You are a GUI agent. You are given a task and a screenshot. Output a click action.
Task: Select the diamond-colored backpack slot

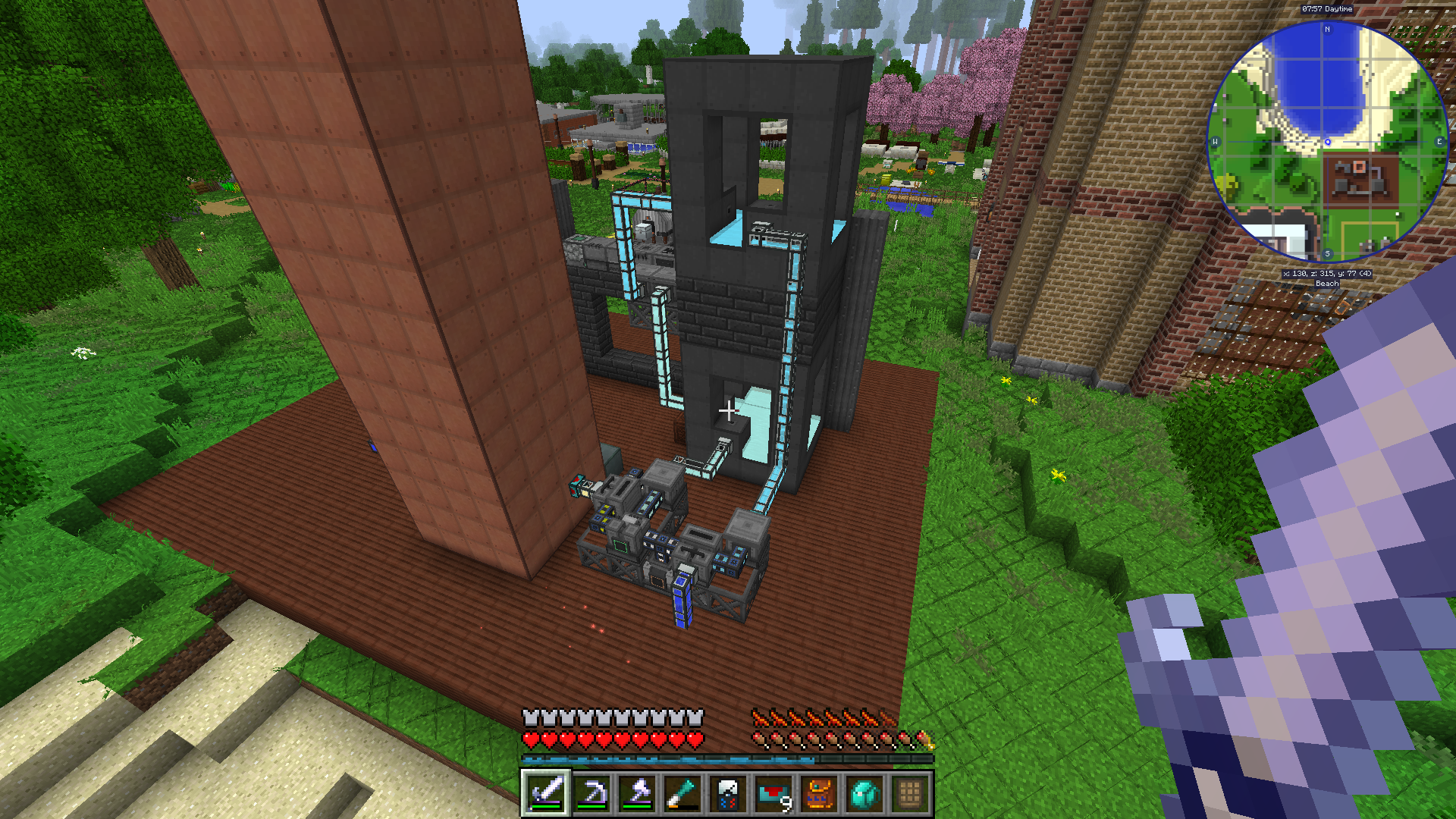[864, 793]
